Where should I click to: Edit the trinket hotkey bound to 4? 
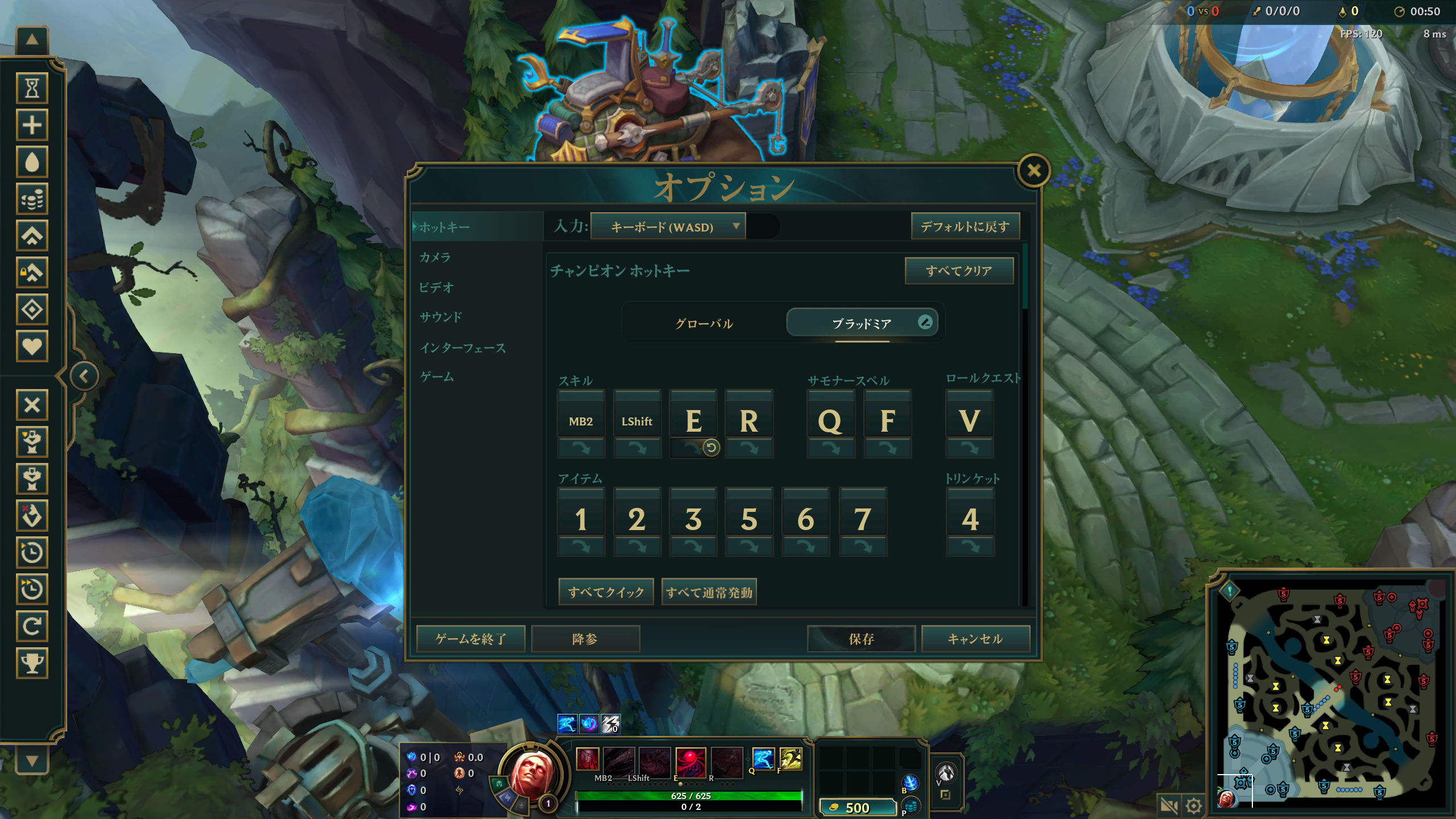970,519
